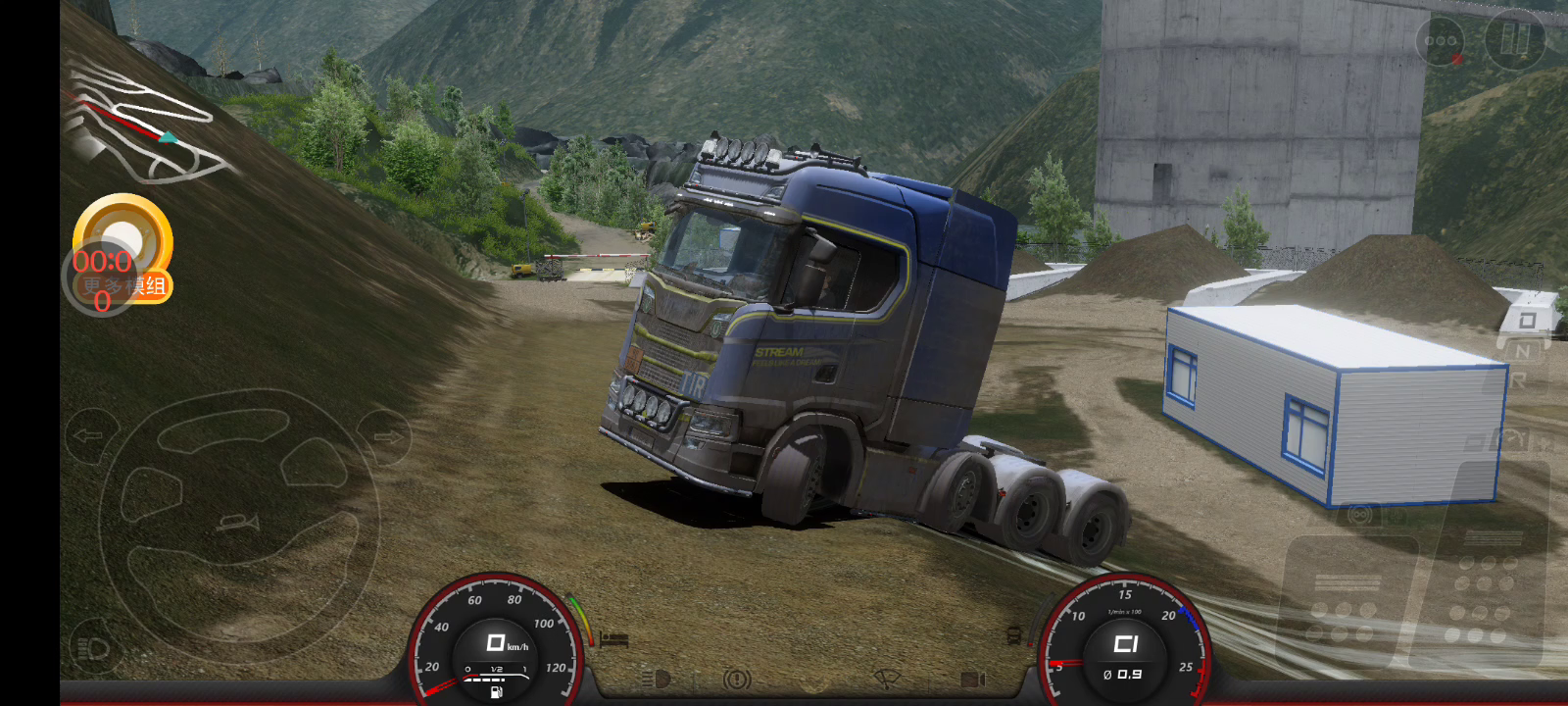Screen dimensions: 1568x706
Task: Tap the bed rest icon
Action: (614, 639)
